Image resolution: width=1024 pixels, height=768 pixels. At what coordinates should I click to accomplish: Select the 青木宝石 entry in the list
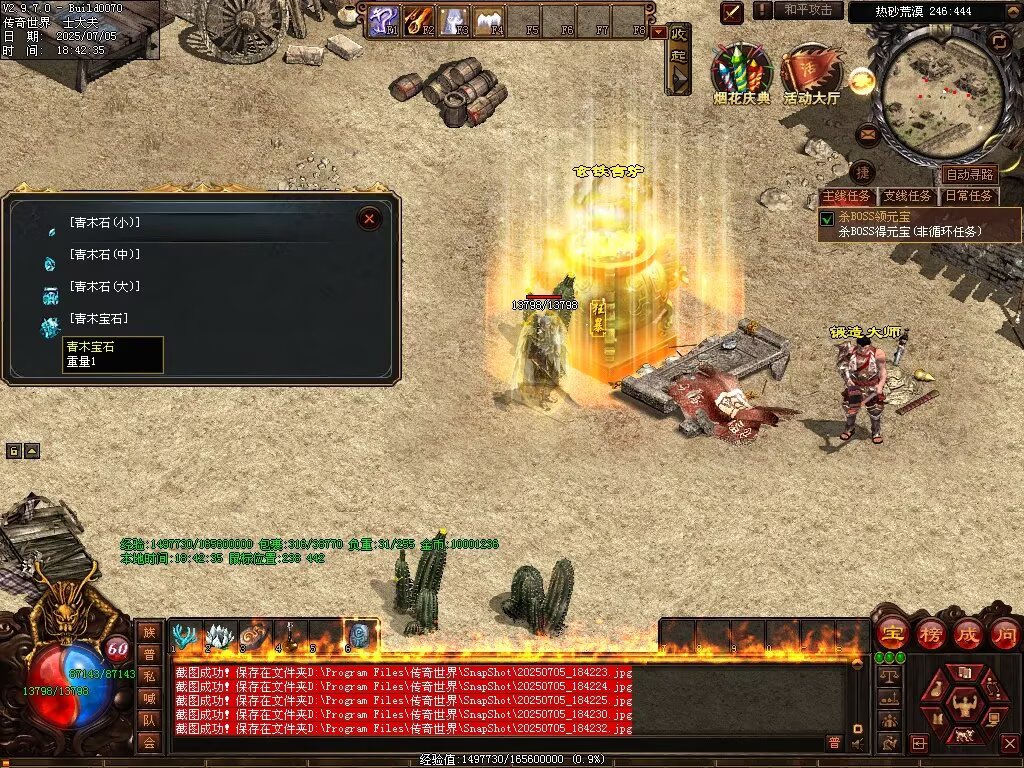tap(99, 319)
